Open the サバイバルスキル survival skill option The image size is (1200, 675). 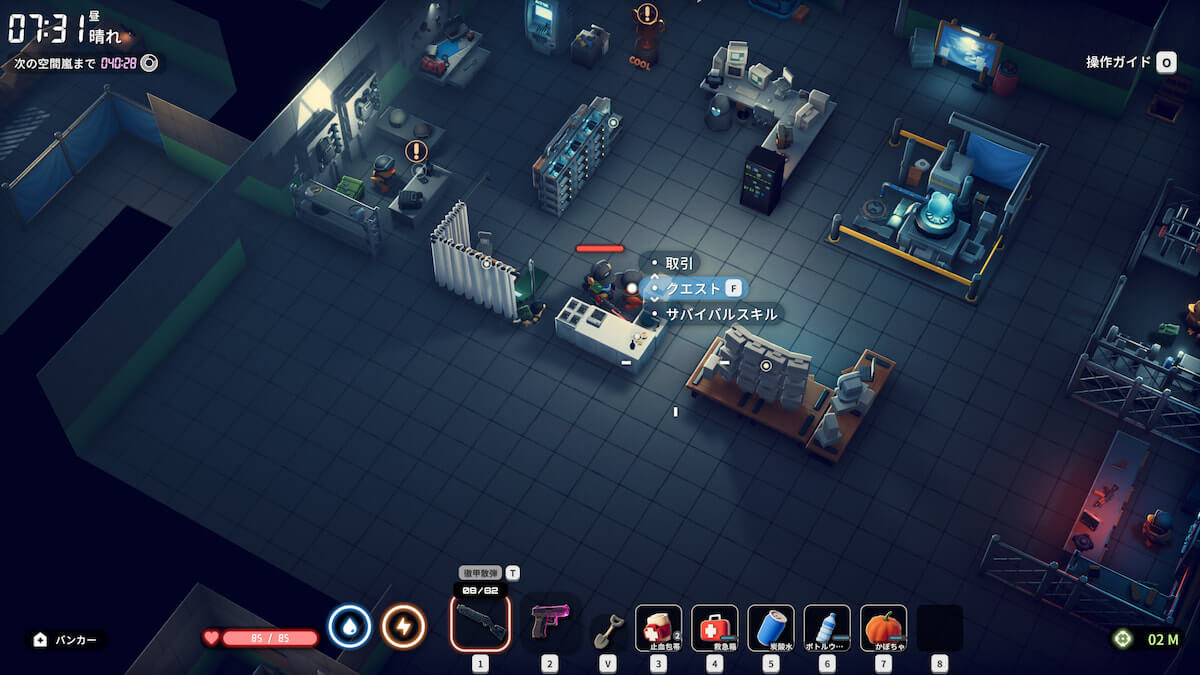coord(720,314)
